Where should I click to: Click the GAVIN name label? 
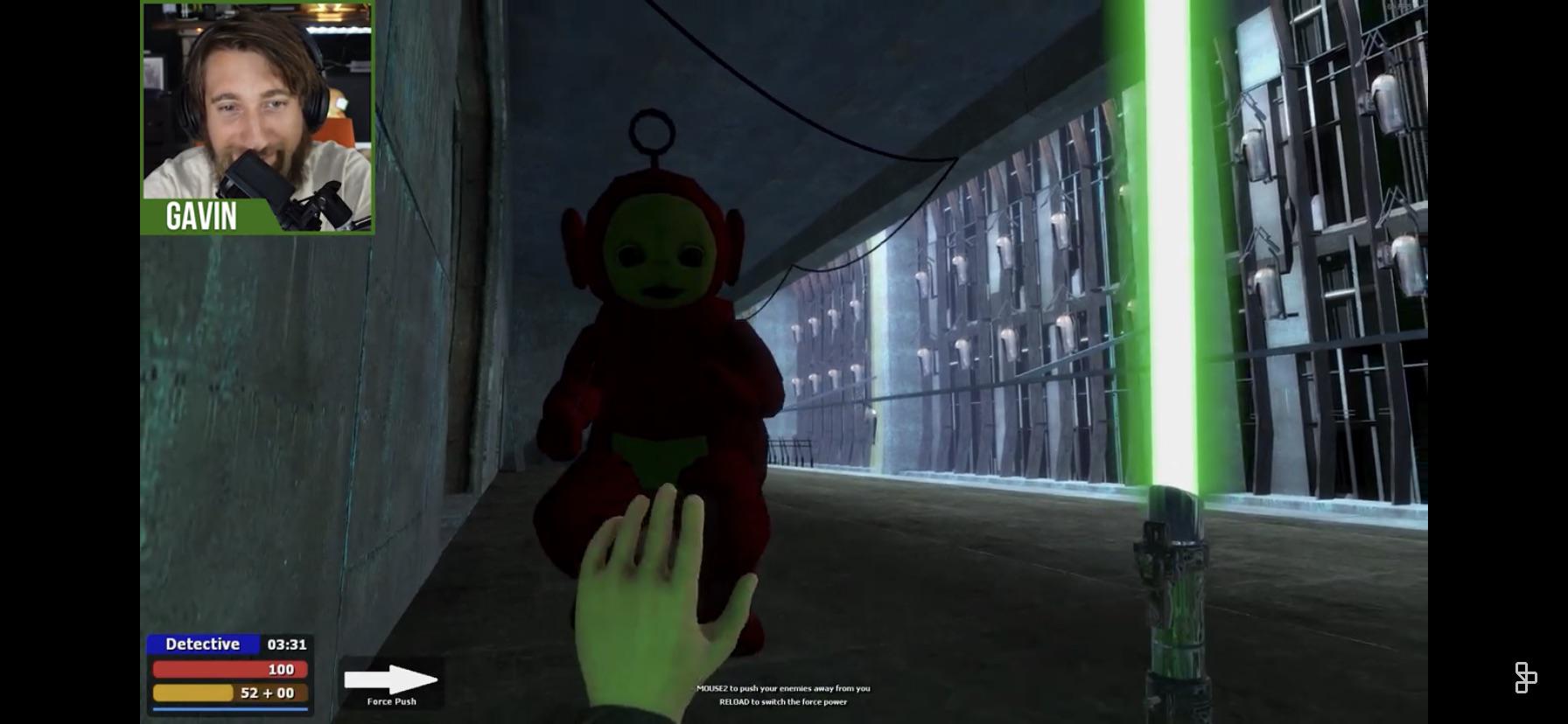tap(201, 219)
